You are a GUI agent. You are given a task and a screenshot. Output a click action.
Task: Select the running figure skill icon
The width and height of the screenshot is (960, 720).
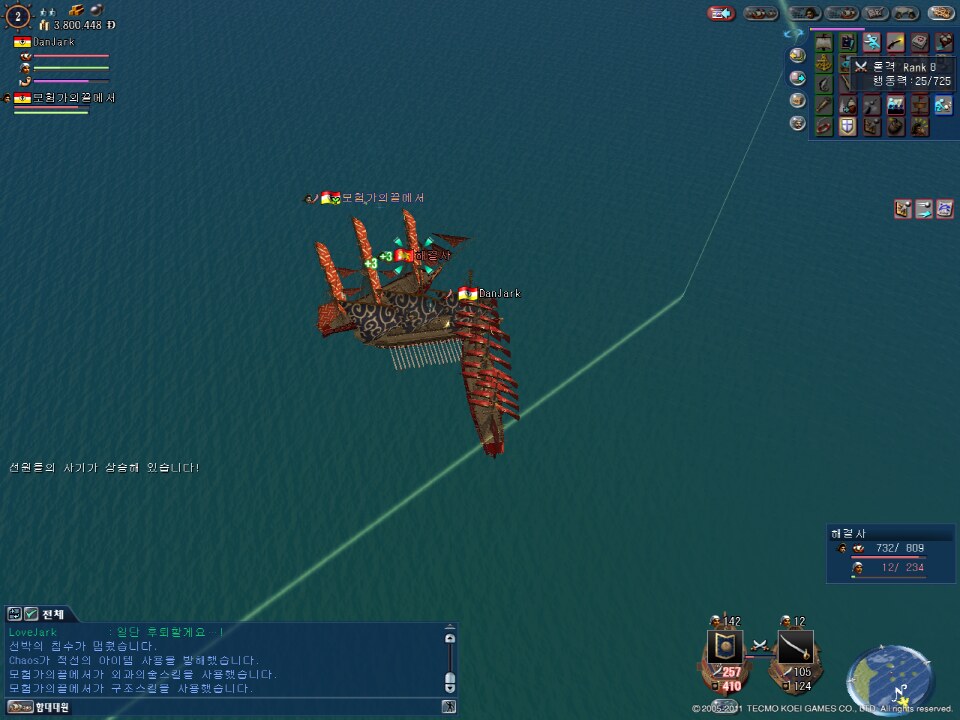tap(871, 42)
